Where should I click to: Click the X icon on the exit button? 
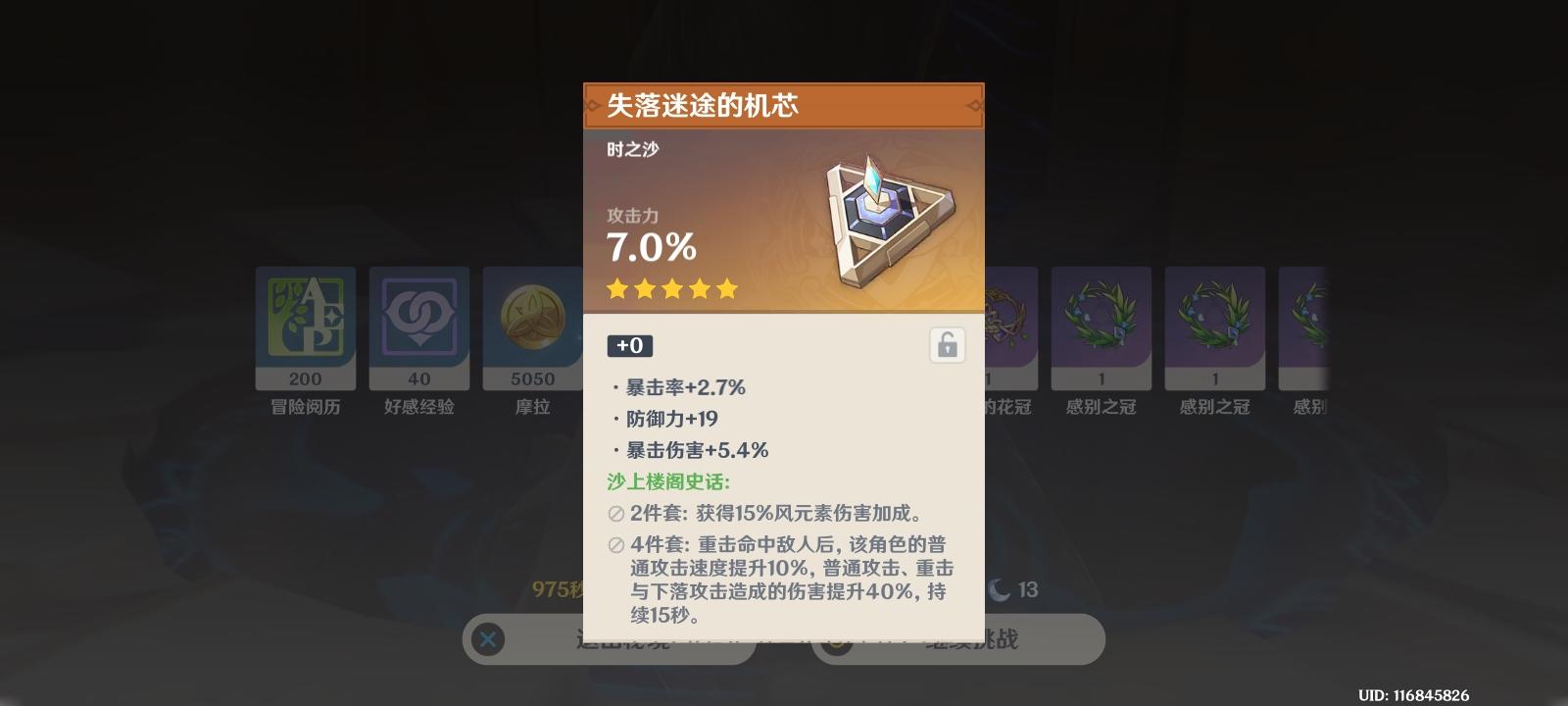pyautogui.click(x=488, y=638)
